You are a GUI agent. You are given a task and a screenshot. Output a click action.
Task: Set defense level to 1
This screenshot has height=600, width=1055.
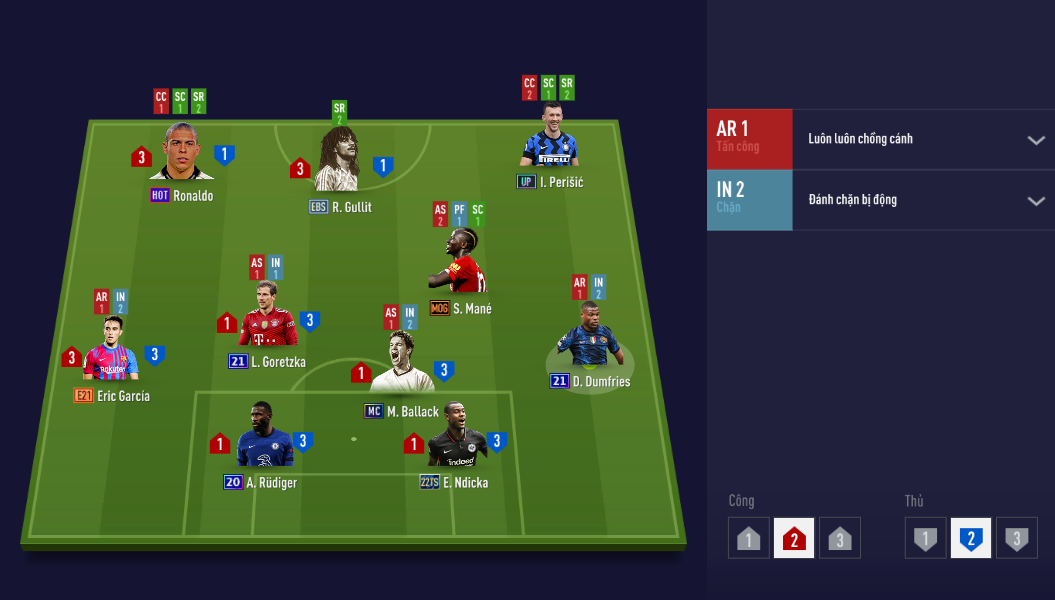coord(925,538)
